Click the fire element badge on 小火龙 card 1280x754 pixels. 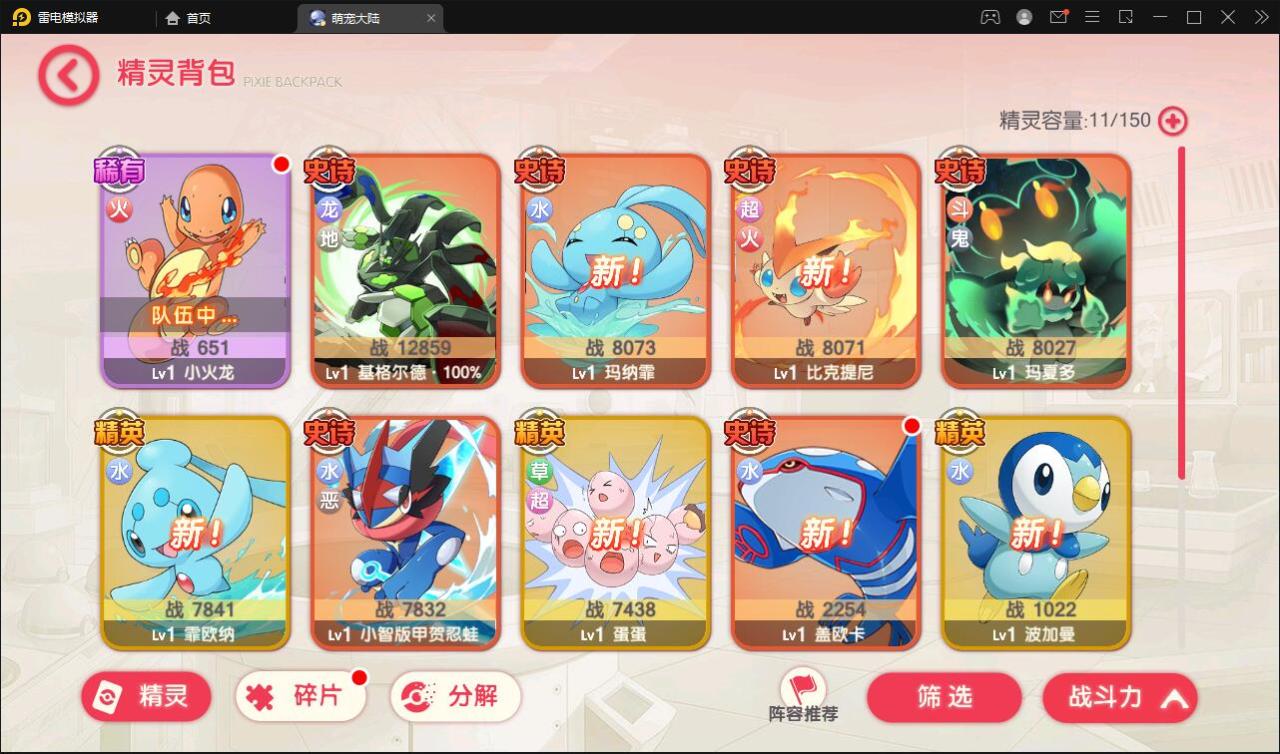point(118,210)
